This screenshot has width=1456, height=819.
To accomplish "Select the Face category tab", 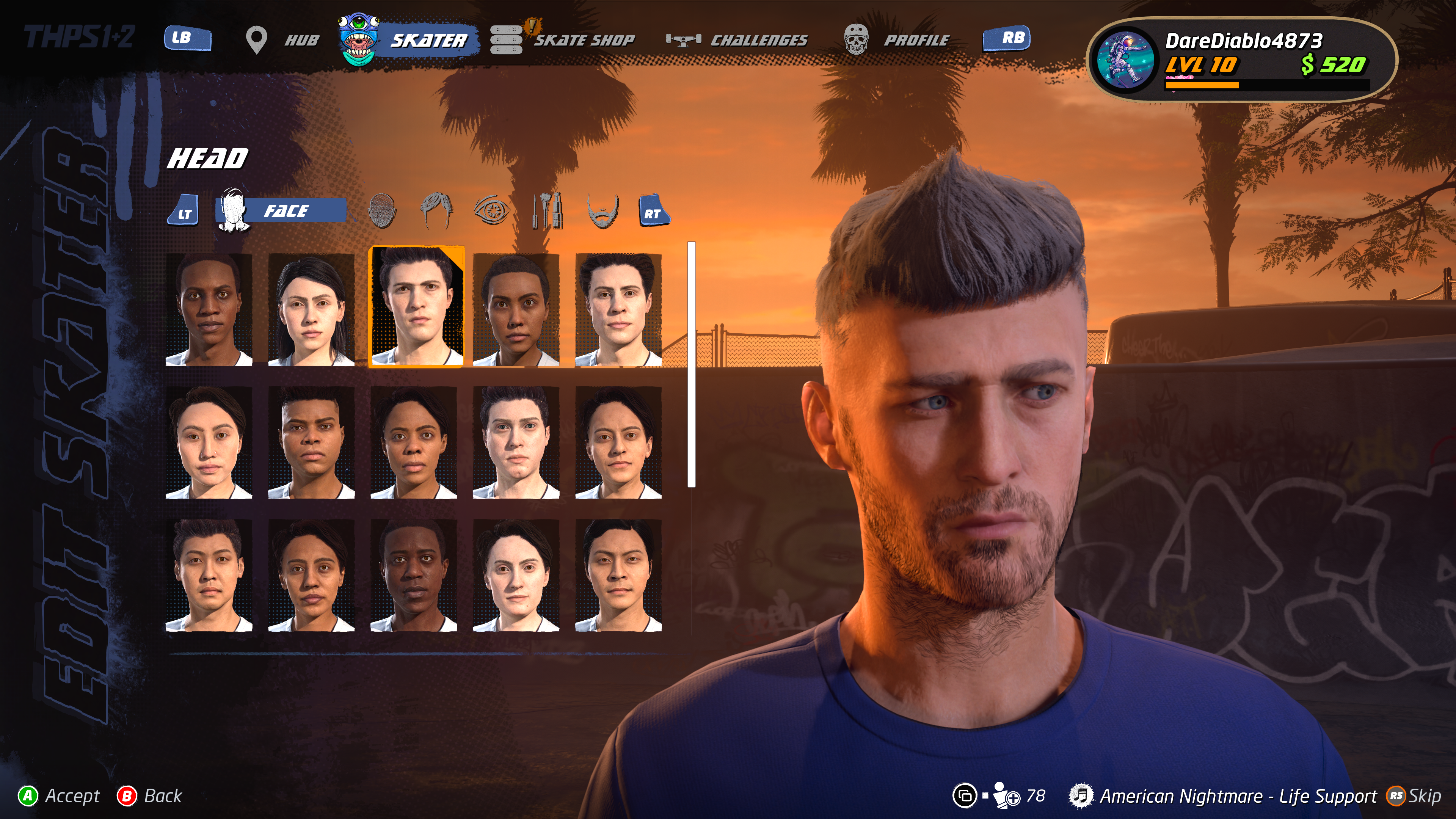I will tap(282, 212).
